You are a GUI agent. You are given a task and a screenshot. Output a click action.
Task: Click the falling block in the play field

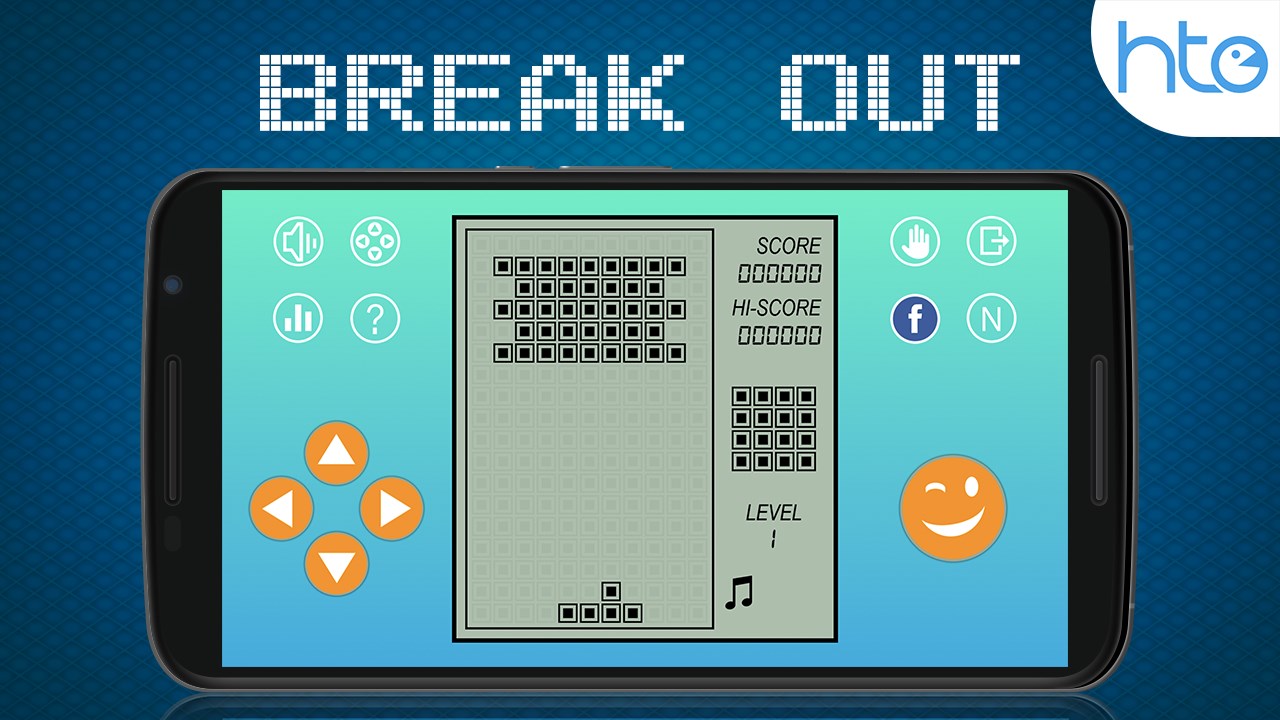pyautogui.click(x=600, y=600)
